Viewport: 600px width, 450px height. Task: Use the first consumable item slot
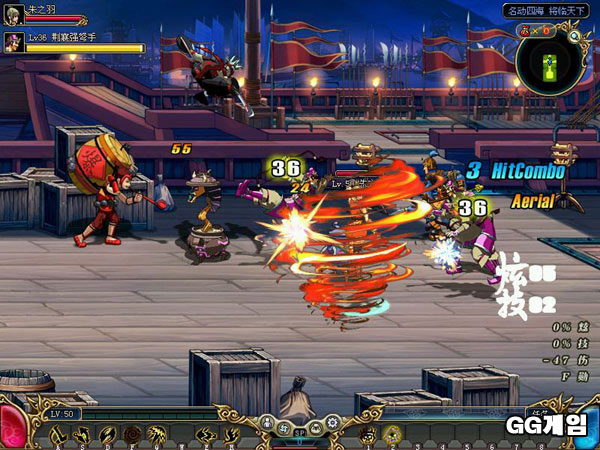[x=369, y=434]
